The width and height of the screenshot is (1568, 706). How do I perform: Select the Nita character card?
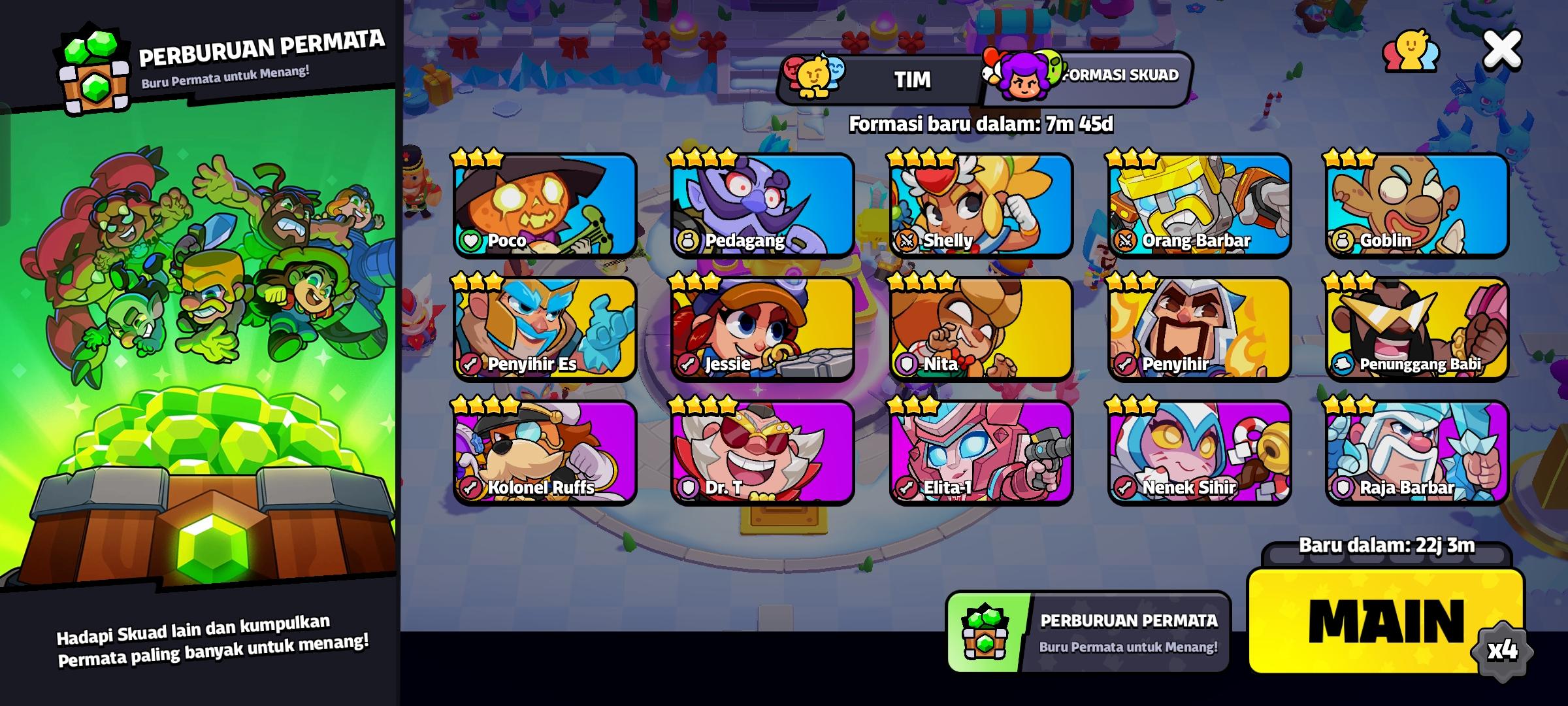(x=980, y=330)
